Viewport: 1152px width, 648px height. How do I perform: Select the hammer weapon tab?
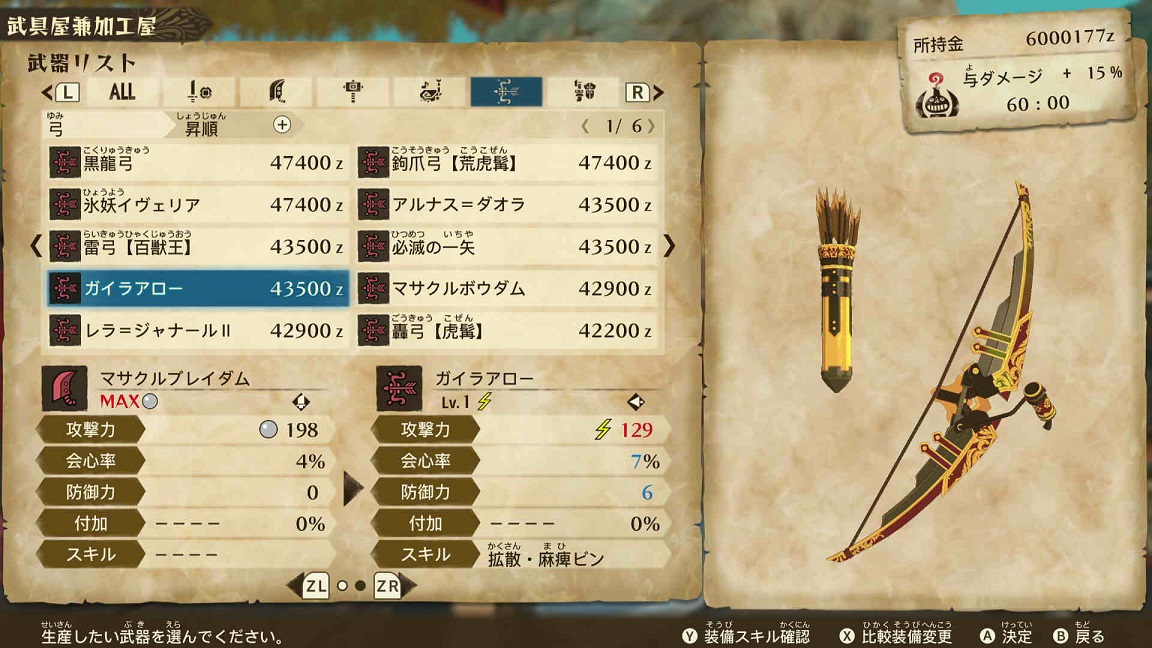[x=353, y=92]
